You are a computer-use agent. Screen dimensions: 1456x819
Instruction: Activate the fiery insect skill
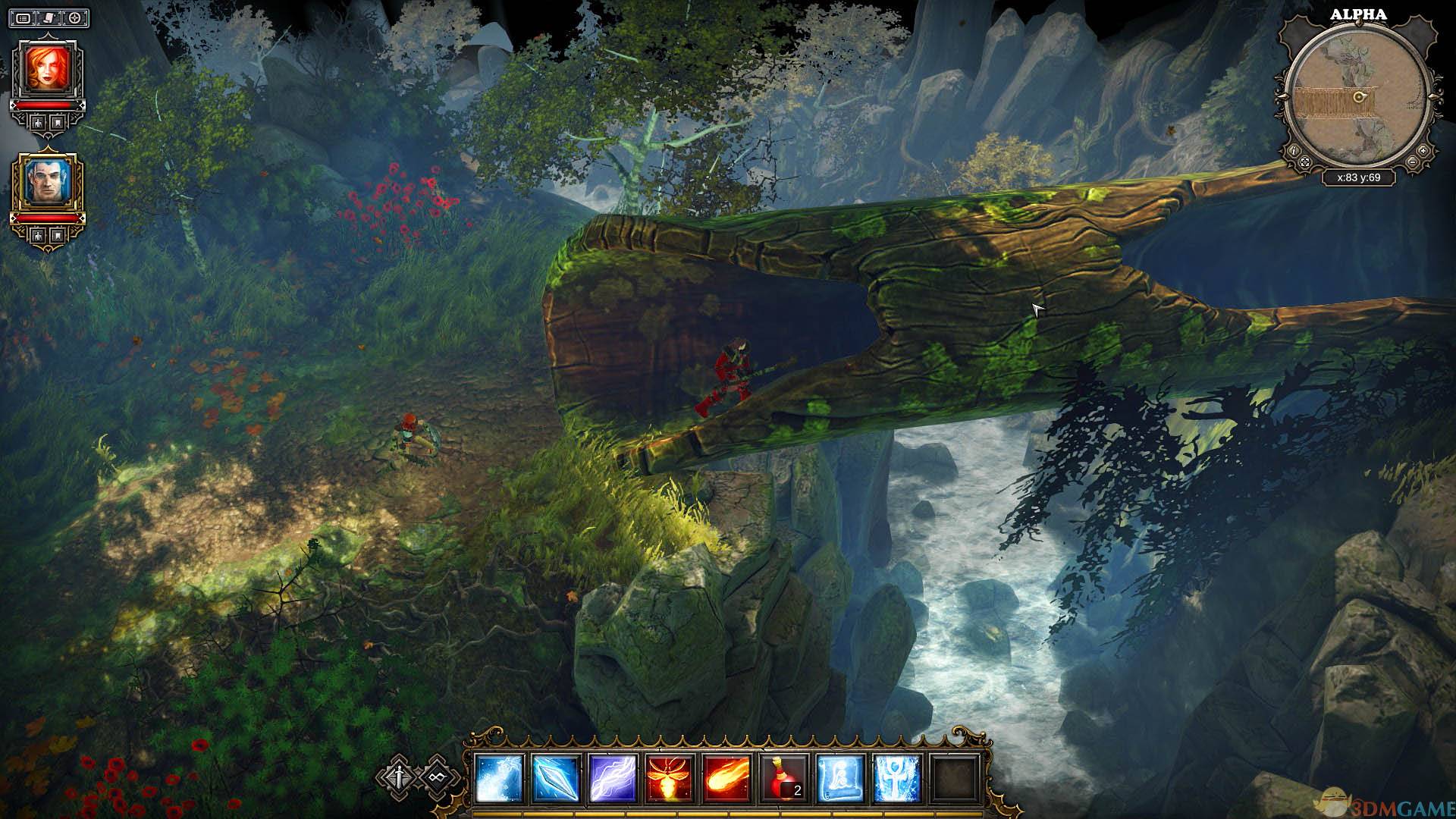tap(670, 779)
